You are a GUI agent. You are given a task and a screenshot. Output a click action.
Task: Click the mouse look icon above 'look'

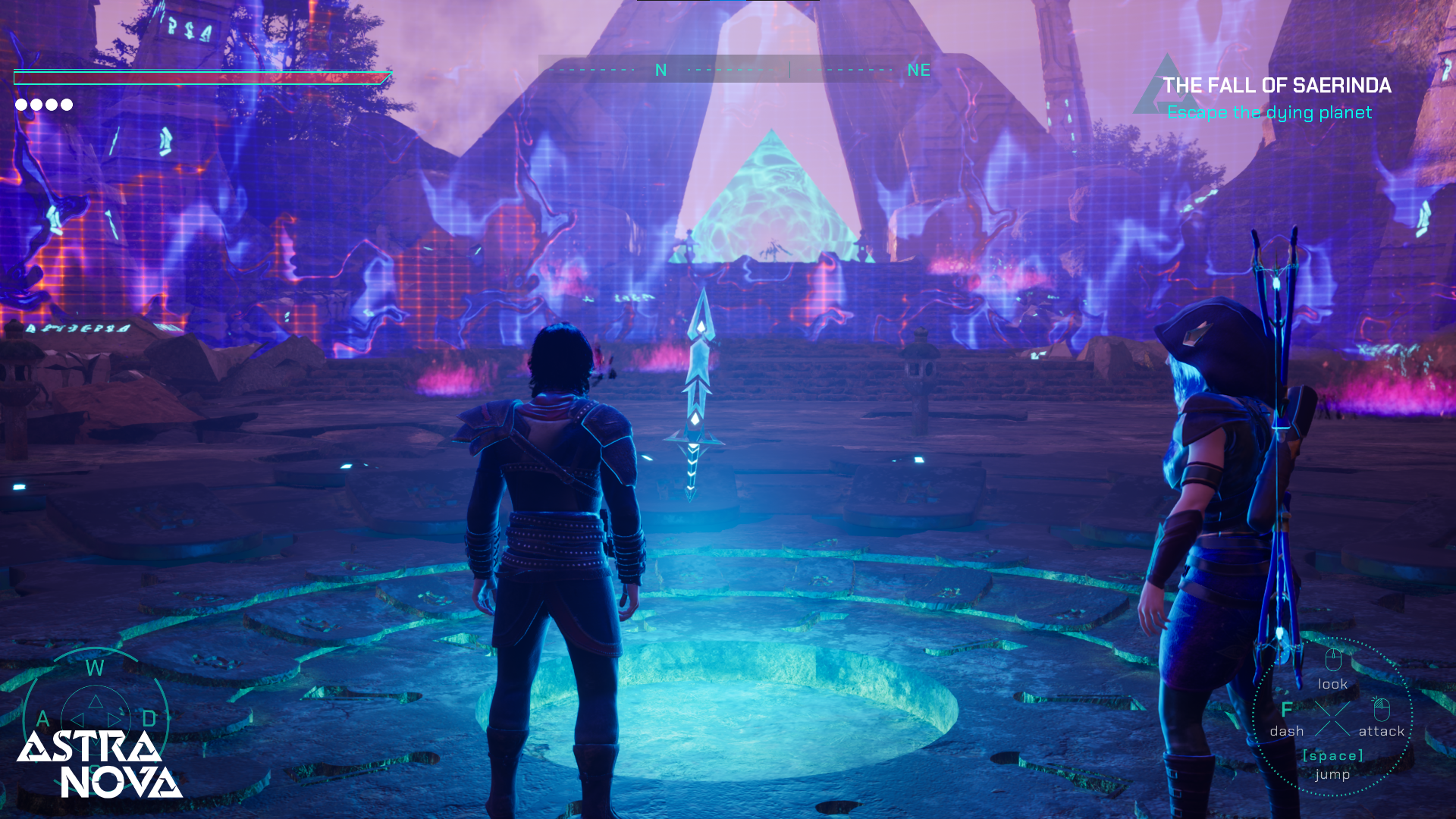[1334, 660]
